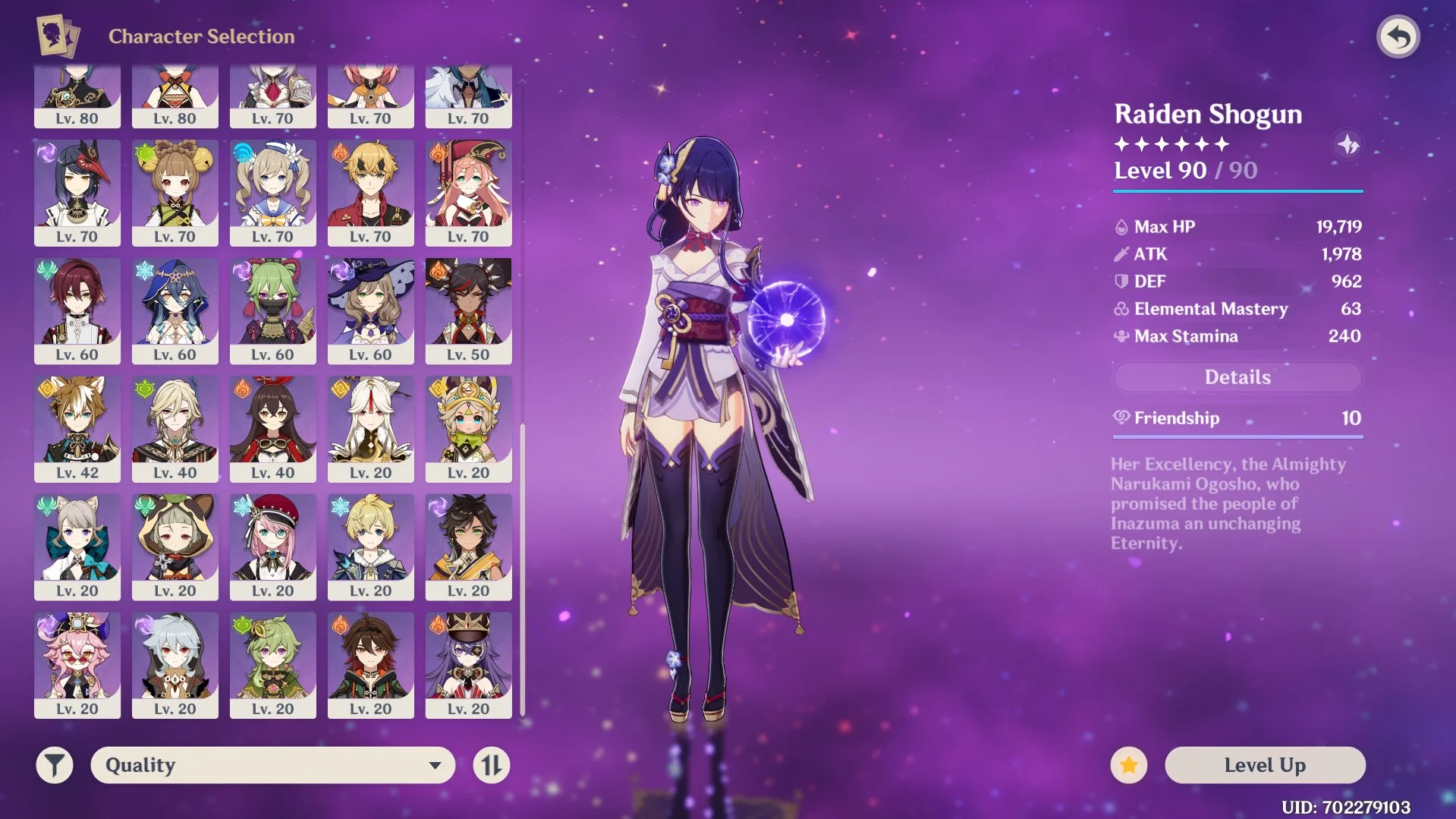
Task: Select Lisa's Lv. 60 portrait
Action: (x=370, y=311)
